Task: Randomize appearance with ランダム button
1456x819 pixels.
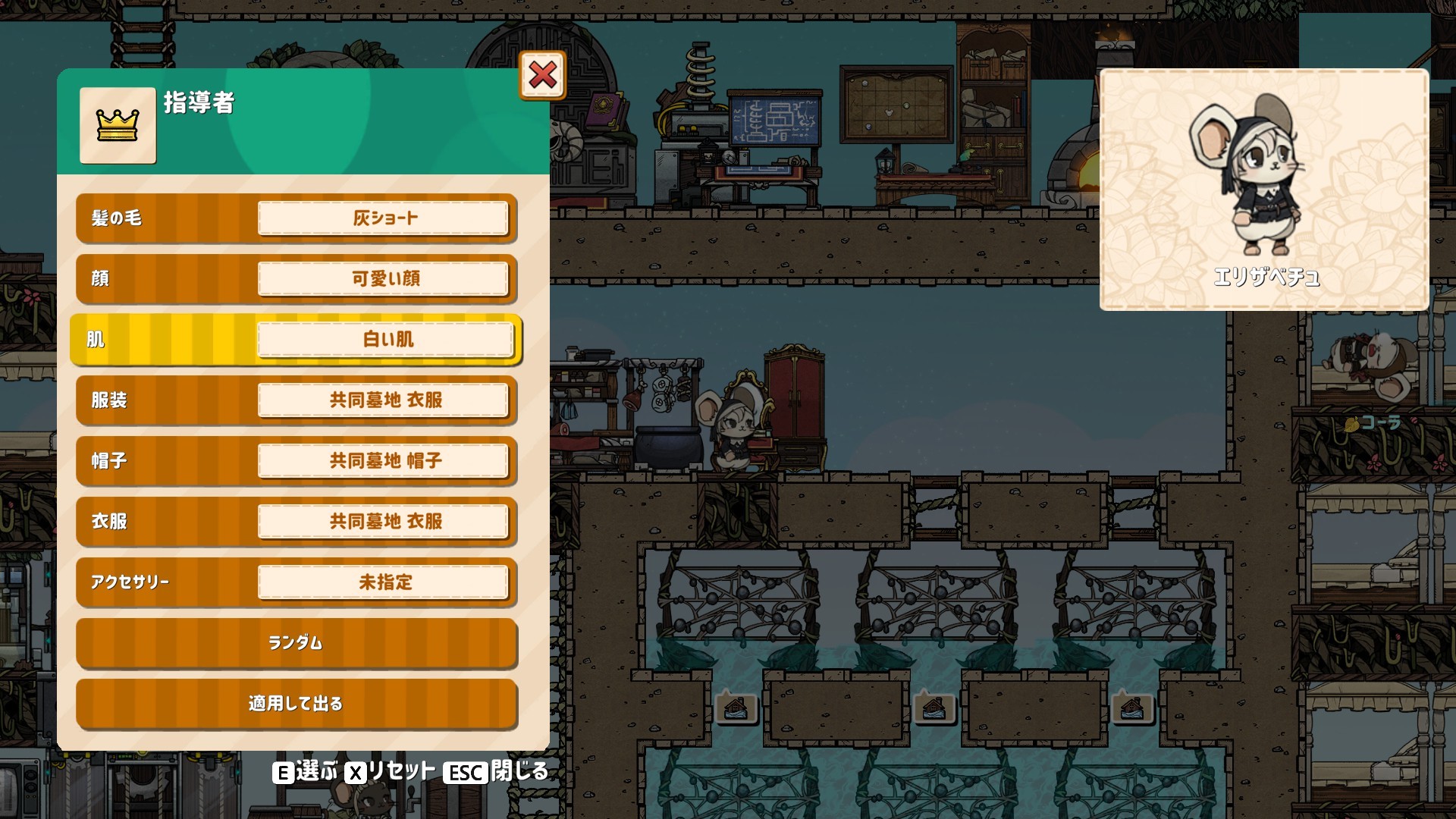Action: coord(296,643)
